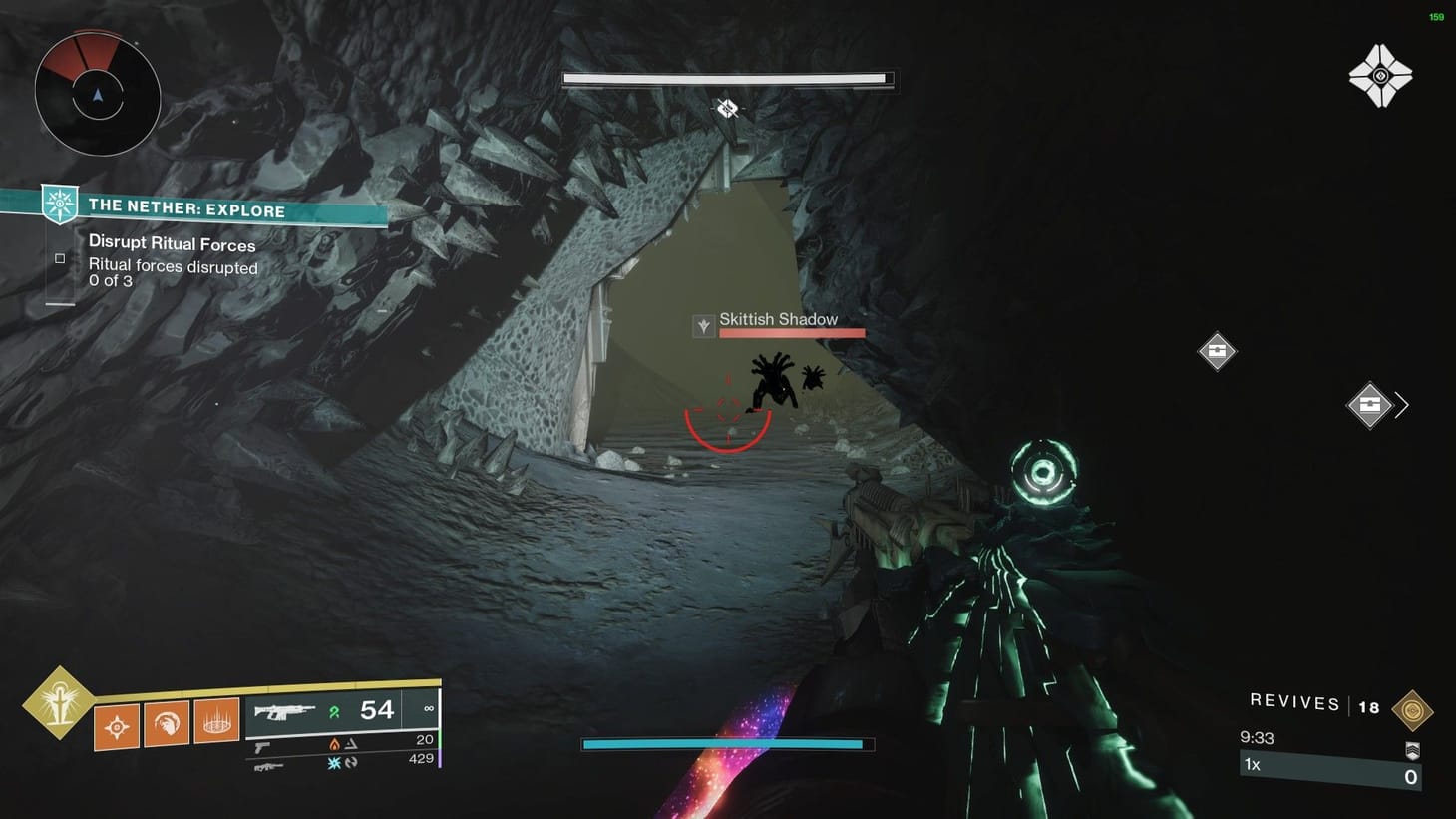
Task: Click the teal enemy health bar at bottom
Action: click(724, 743)
